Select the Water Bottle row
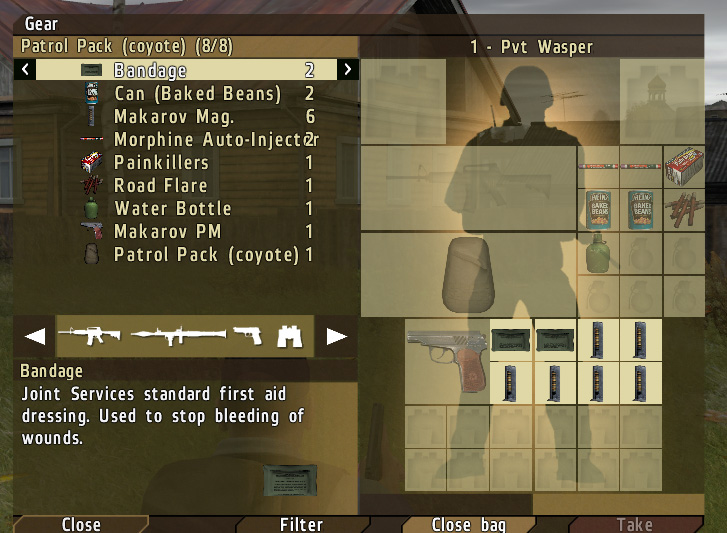The image size is (727, 533). click(172, 209)
